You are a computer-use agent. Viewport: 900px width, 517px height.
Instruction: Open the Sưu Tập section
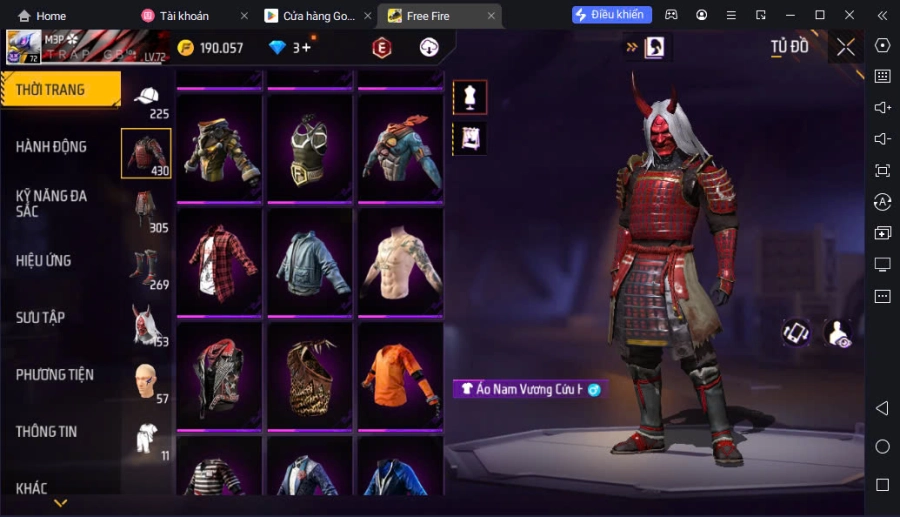point(41,318)
